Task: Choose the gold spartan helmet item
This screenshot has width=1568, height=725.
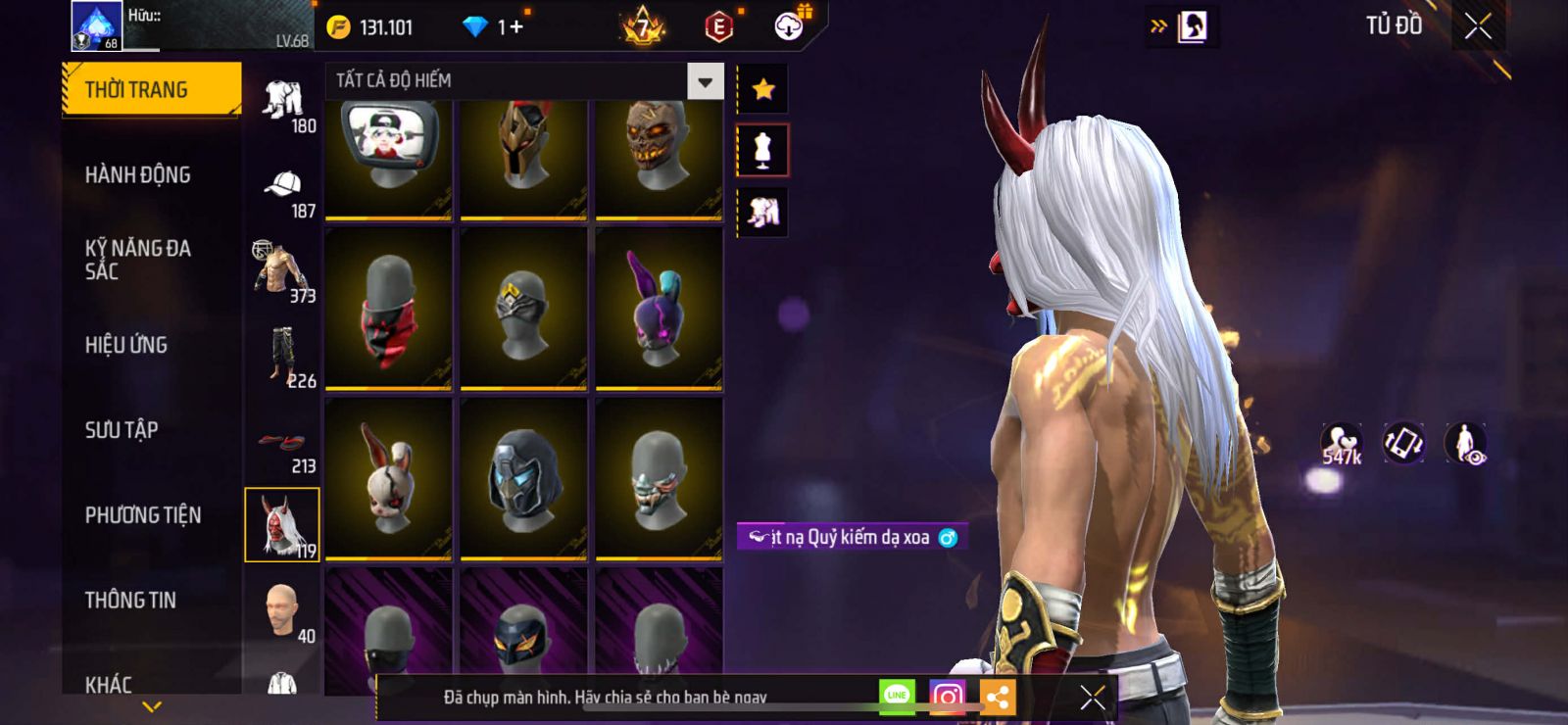Action: (x=523, y=157)
